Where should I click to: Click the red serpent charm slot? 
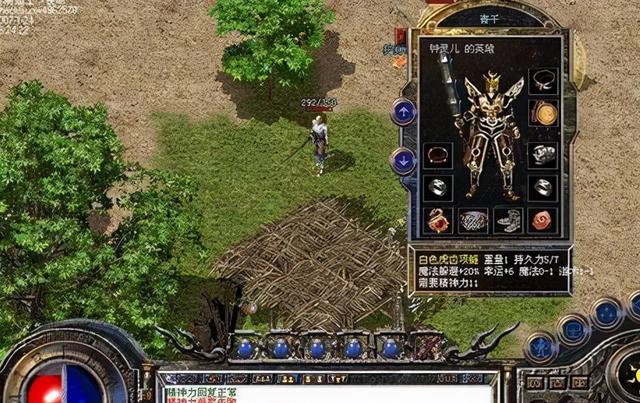[438, 220]
